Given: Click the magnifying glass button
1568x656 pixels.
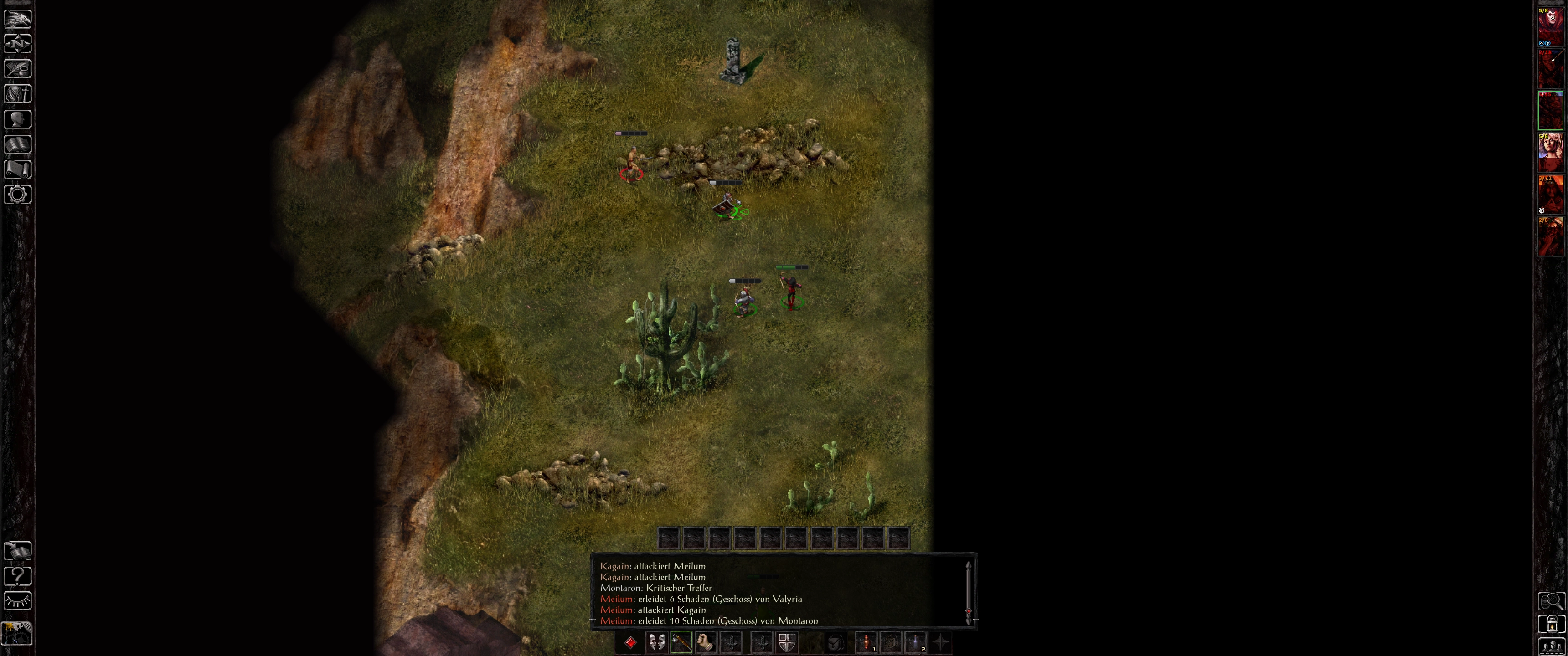Looking at the screenshot, I should tap(1551, 601).
